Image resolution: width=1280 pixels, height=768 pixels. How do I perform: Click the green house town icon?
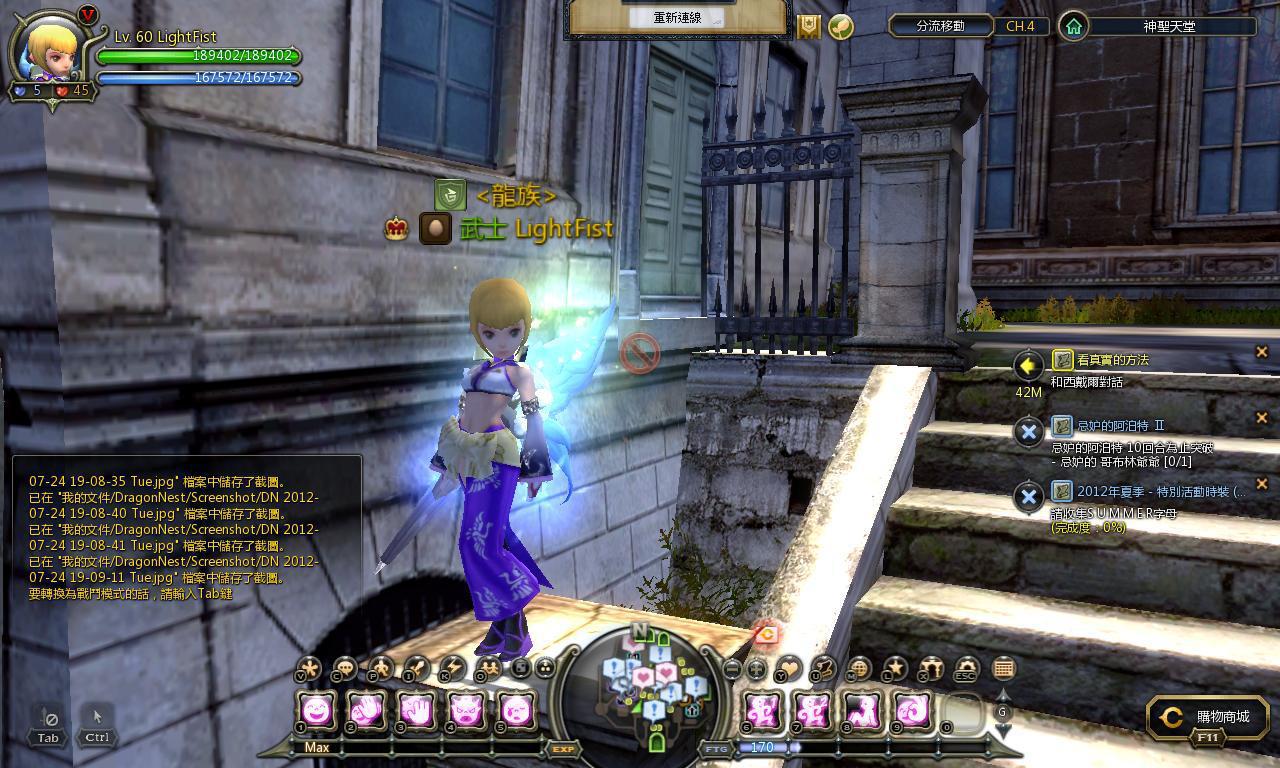coord(1073,27)
